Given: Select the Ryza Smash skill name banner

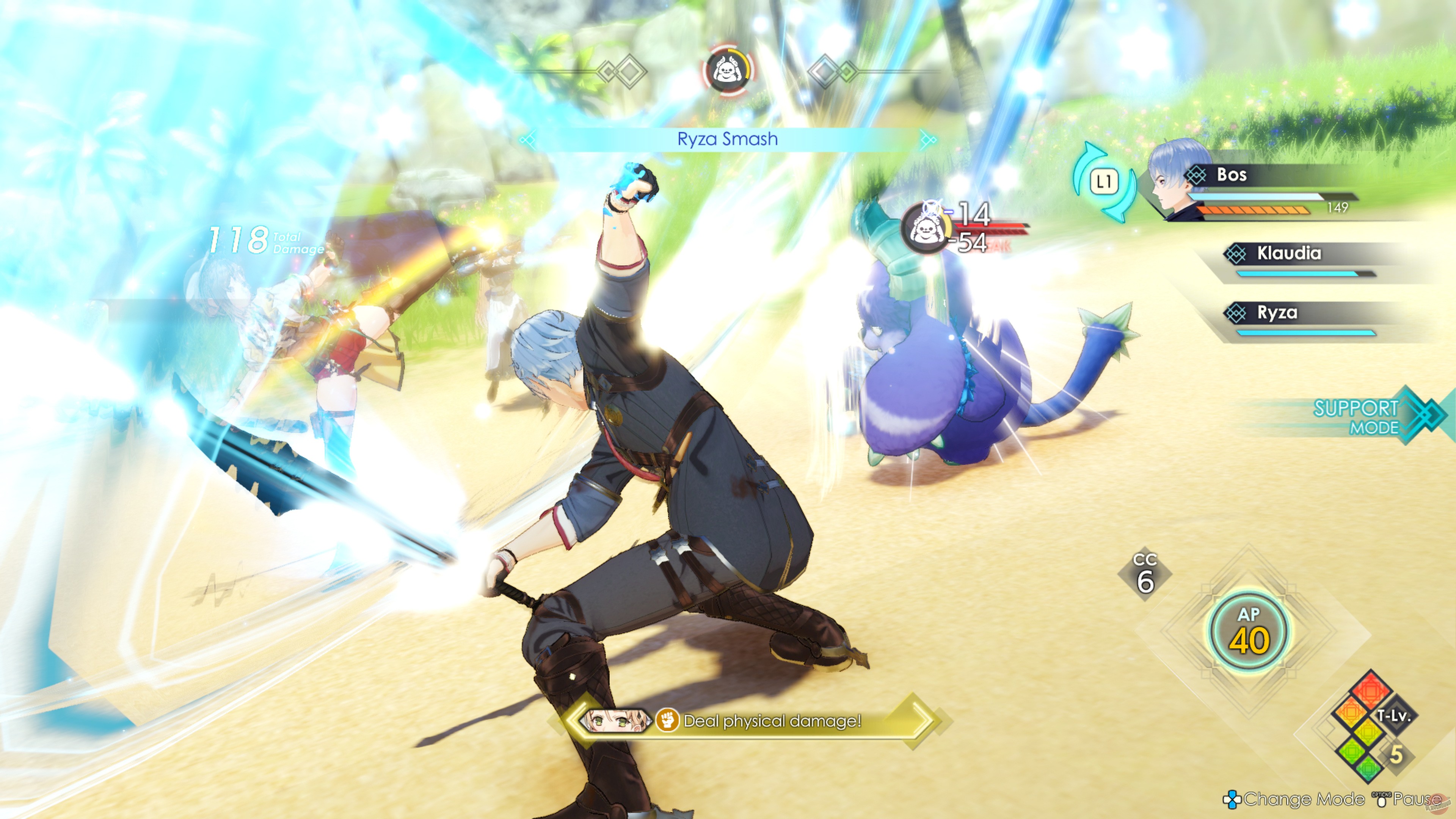Looking at the screenshot, I should [x=728, y=139].
